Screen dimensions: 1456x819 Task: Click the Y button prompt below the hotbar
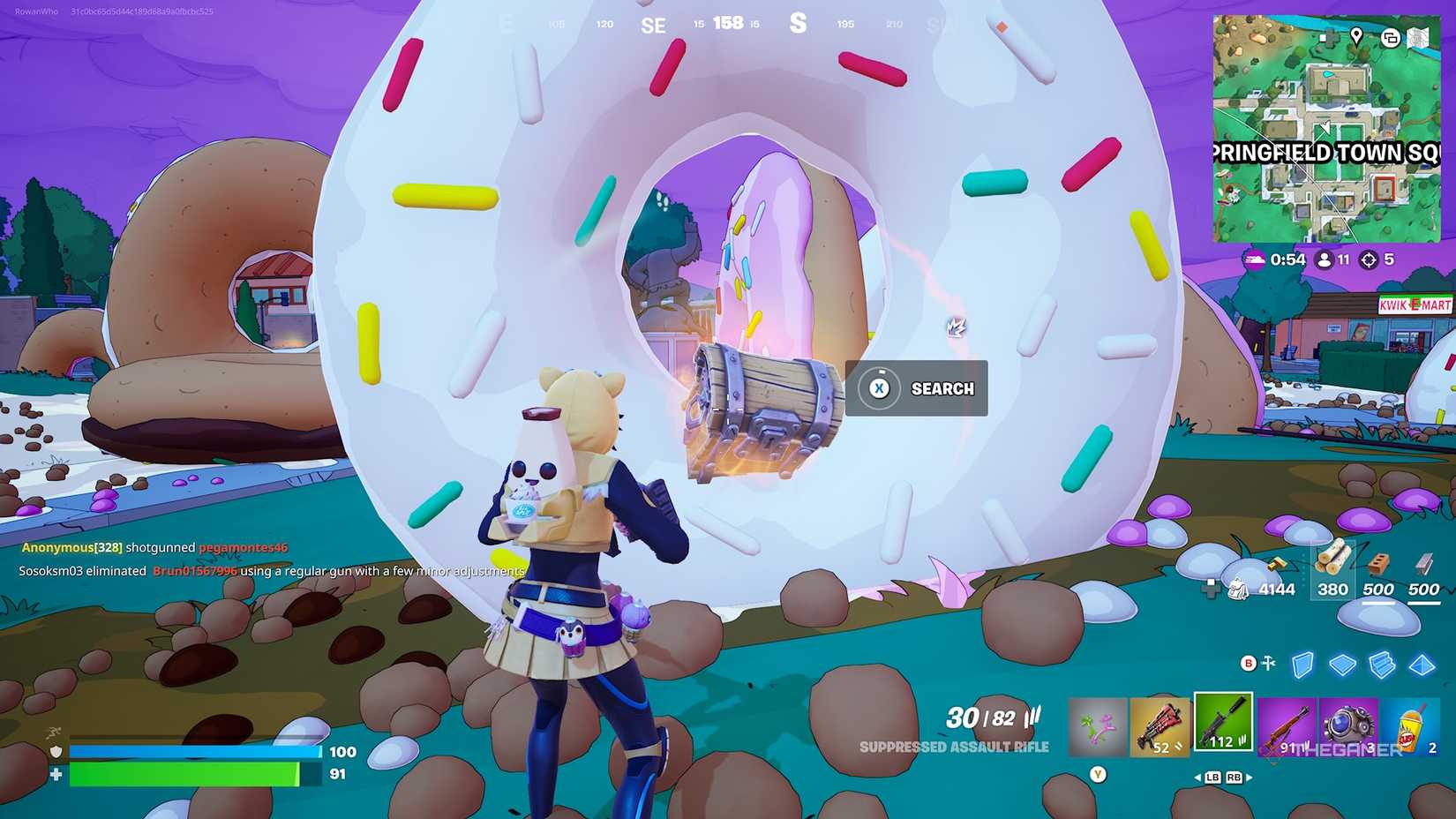[1099, 772]
